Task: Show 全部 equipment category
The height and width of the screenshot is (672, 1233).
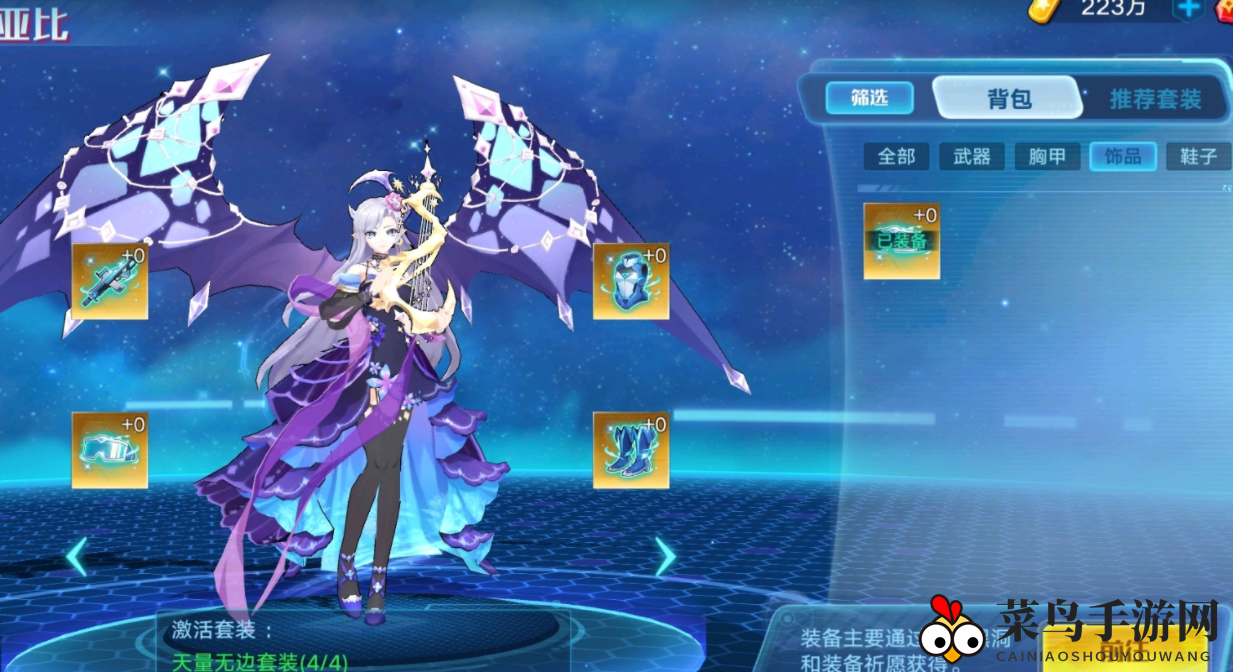Action: (x=896, y=156)
